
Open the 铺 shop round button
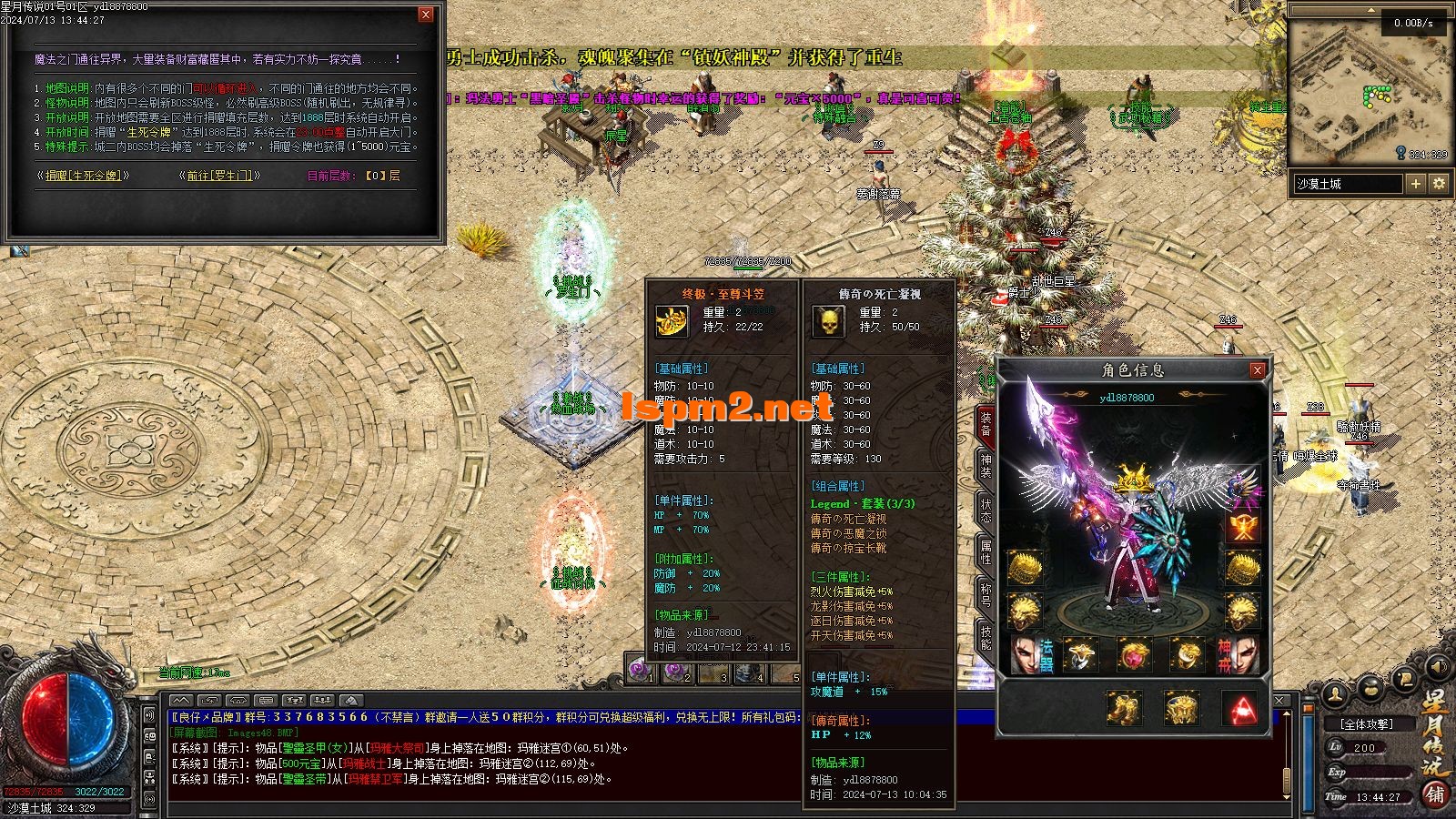[1435, 794]
